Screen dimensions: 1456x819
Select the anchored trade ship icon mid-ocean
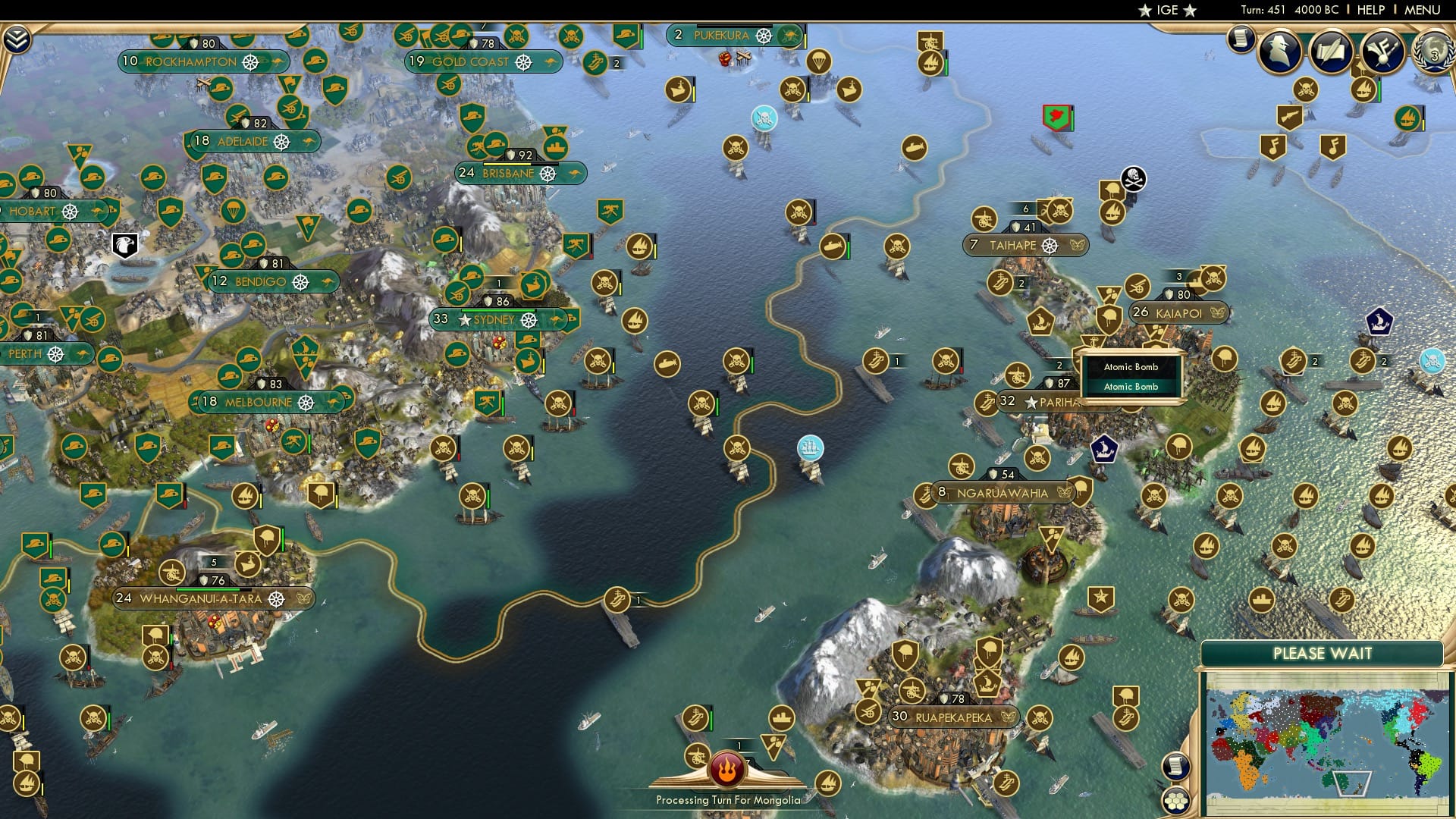click(811, 447)
